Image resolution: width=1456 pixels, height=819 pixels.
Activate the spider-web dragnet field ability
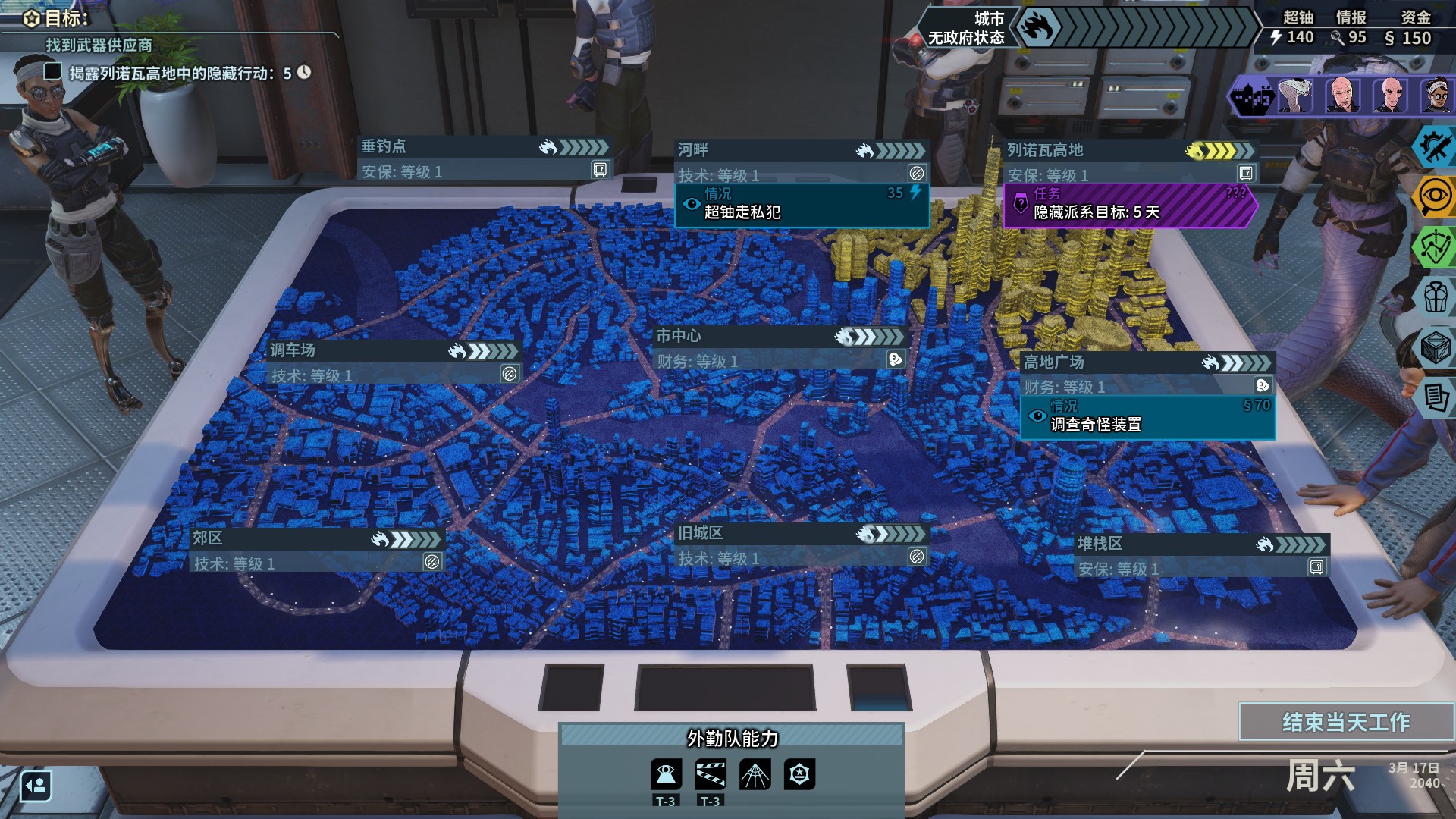(x=755, y=774)
